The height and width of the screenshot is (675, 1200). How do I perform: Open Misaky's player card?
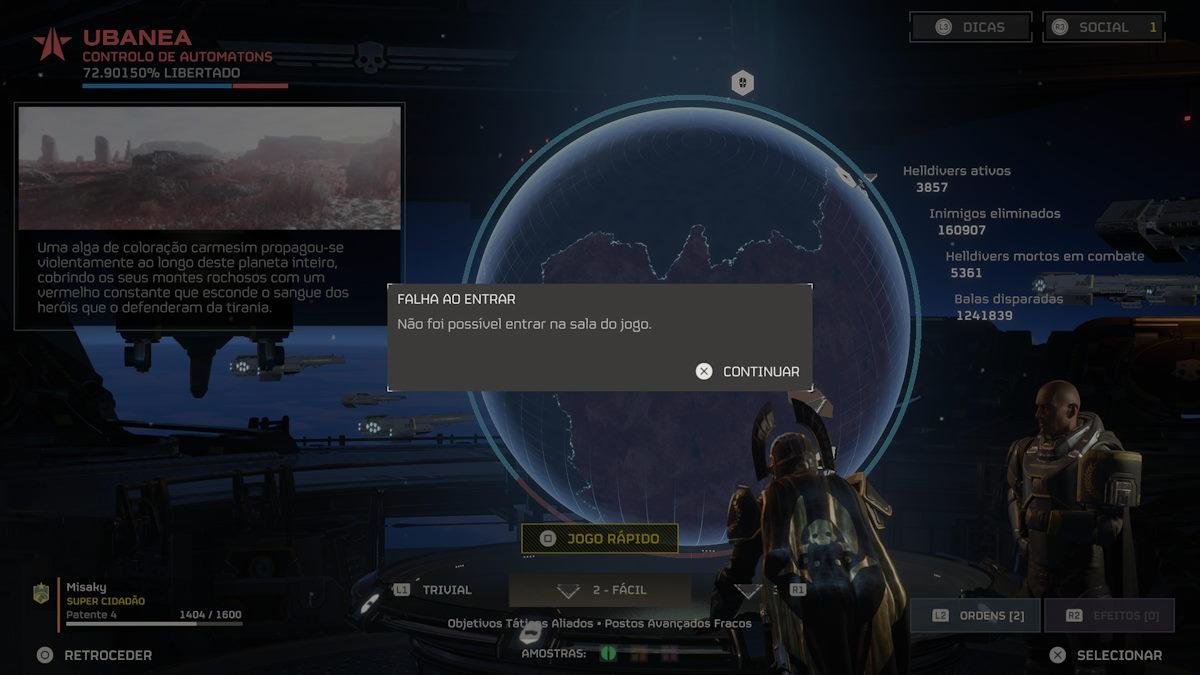[x=140, y=601]
